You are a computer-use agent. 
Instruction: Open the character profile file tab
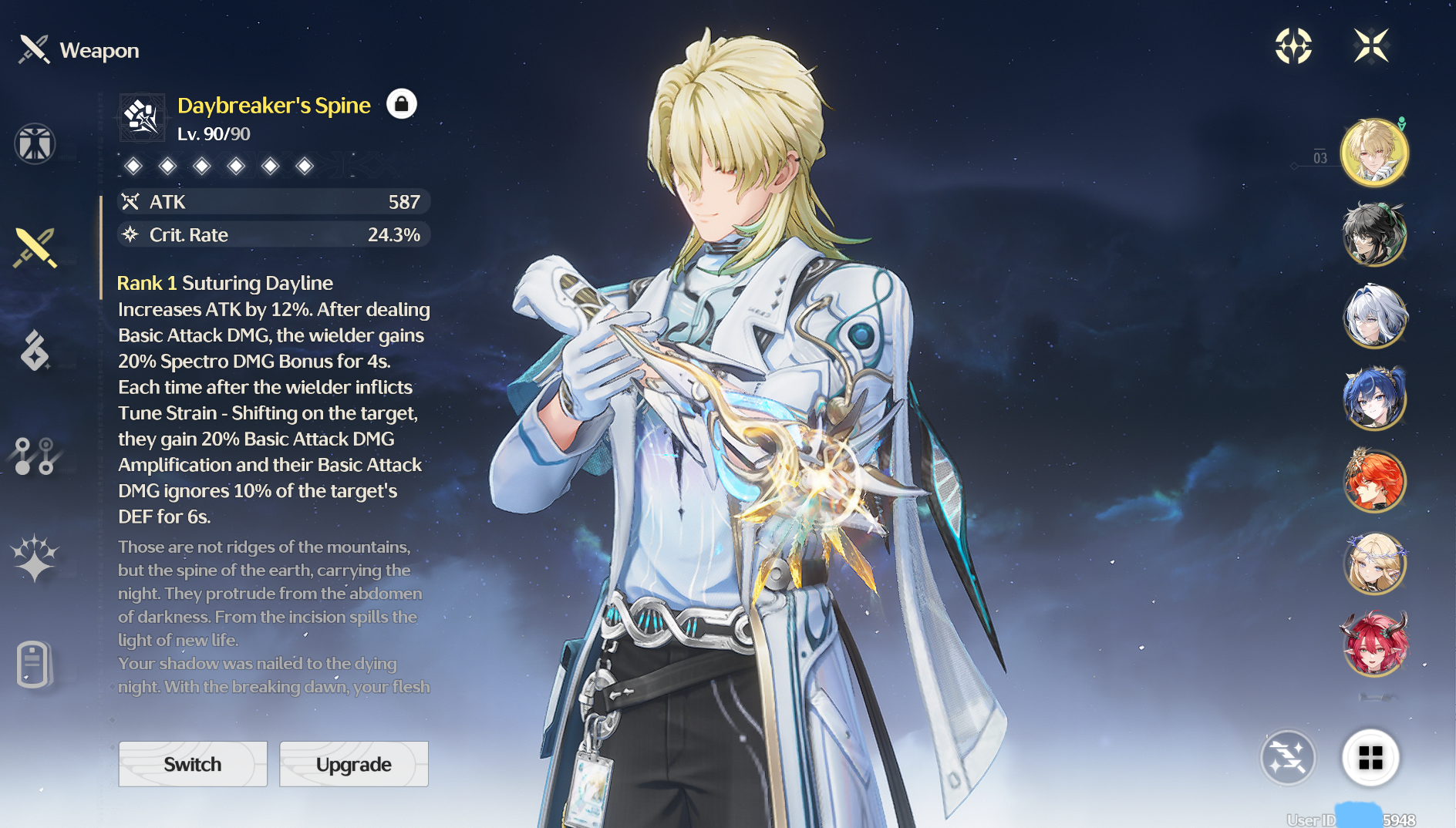[x=35, y=664]
